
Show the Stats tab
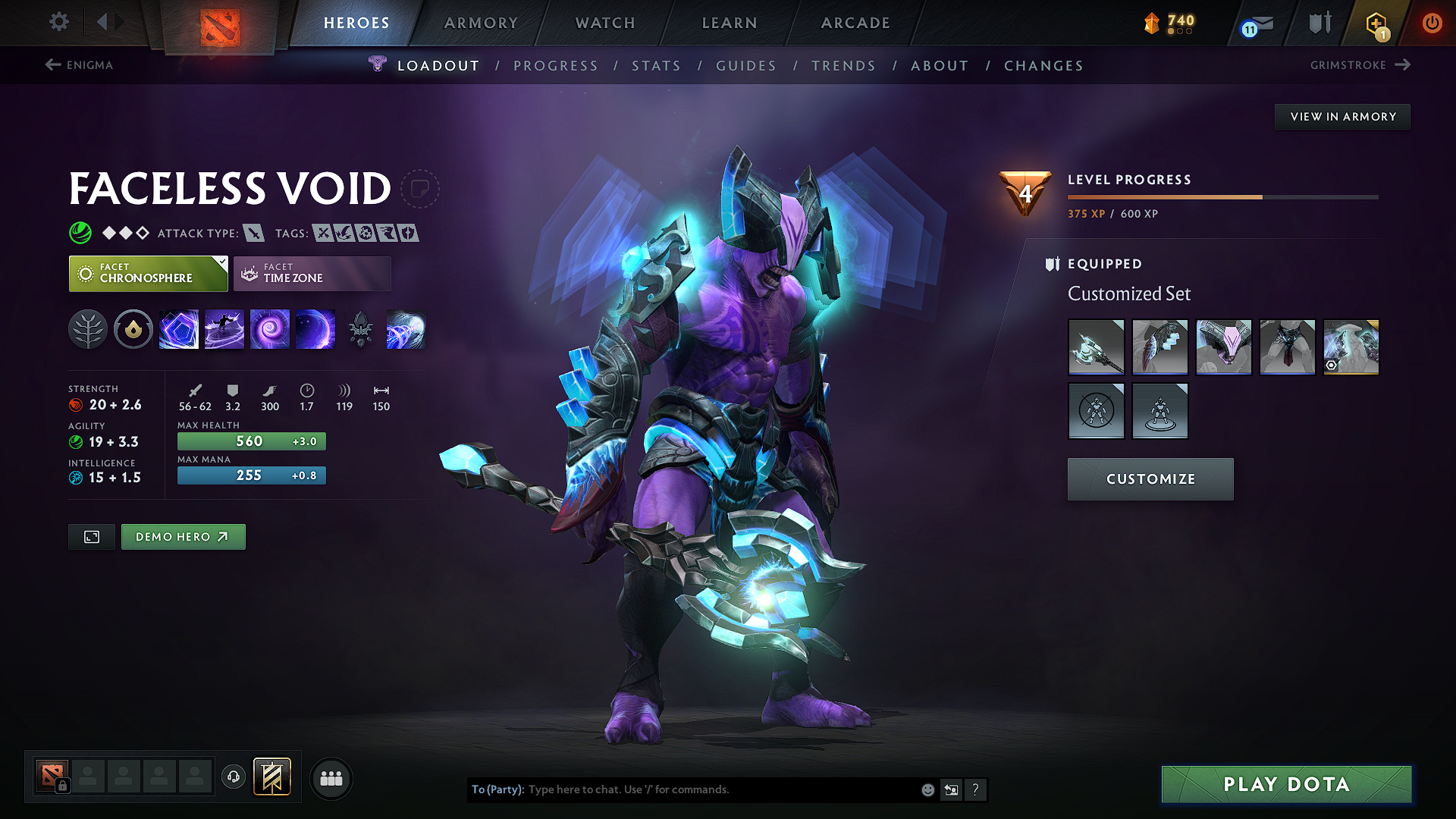657,66
